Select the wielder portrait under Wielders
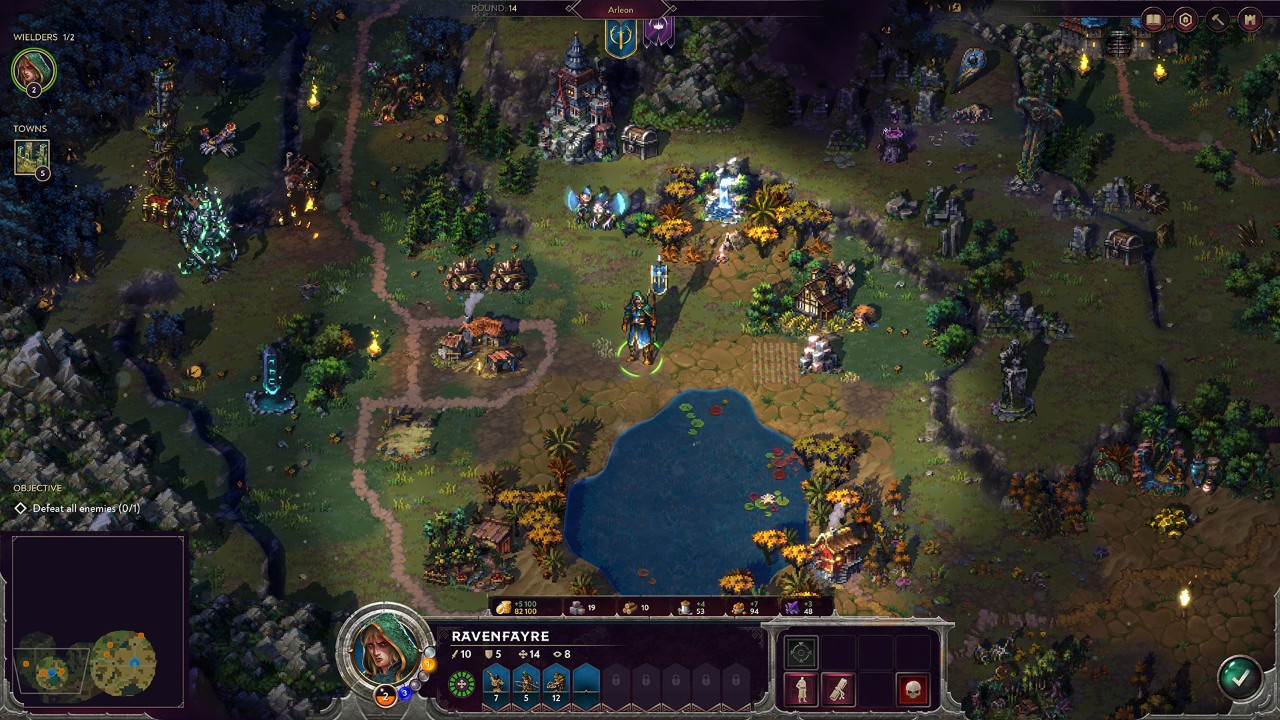Screen dimensions: 1280x720 point(33,70)
